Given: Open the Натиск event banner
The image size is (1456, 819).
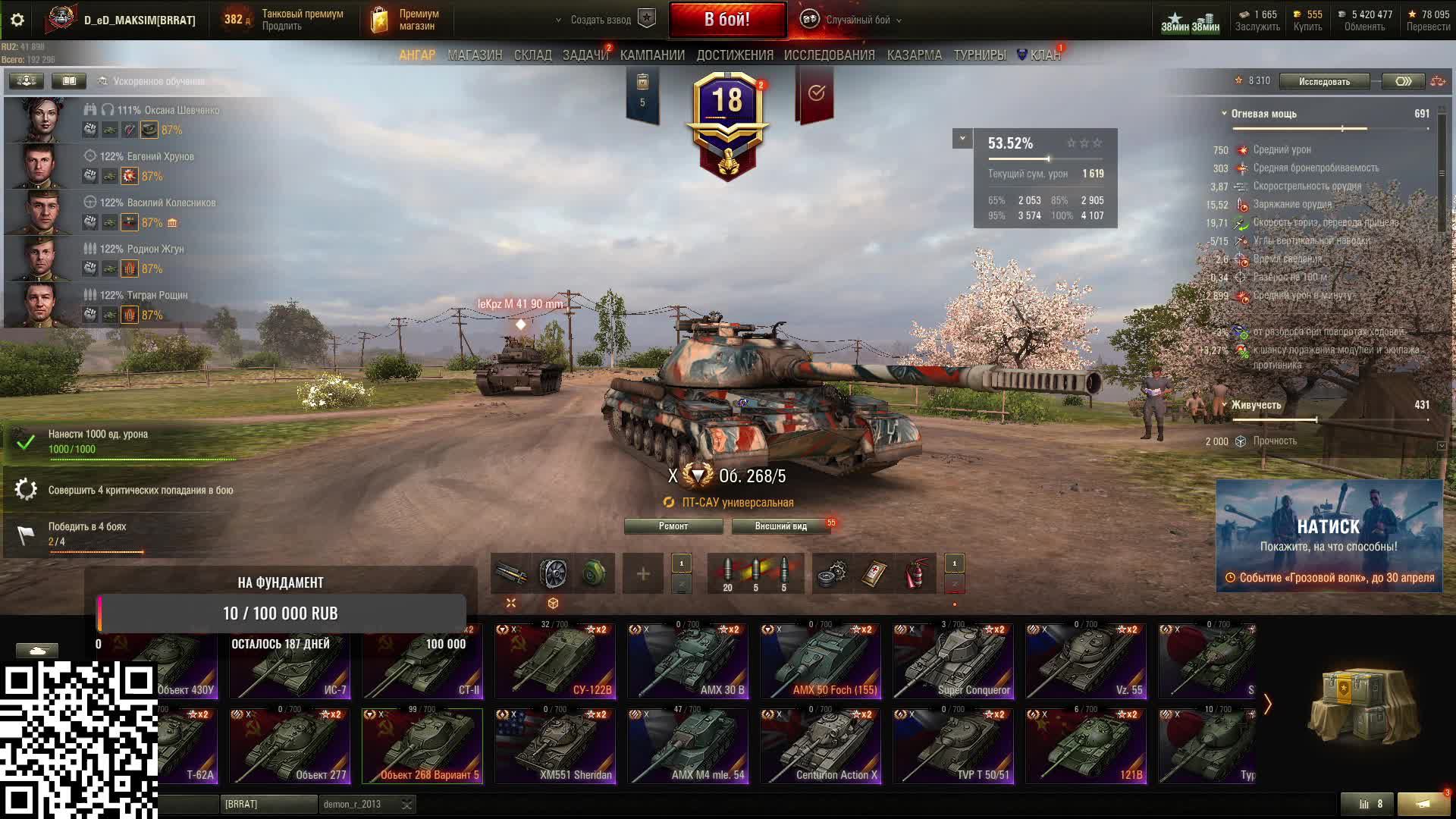Looking at the screenshot, I should pyautogui.click(x=1329, y=535).
